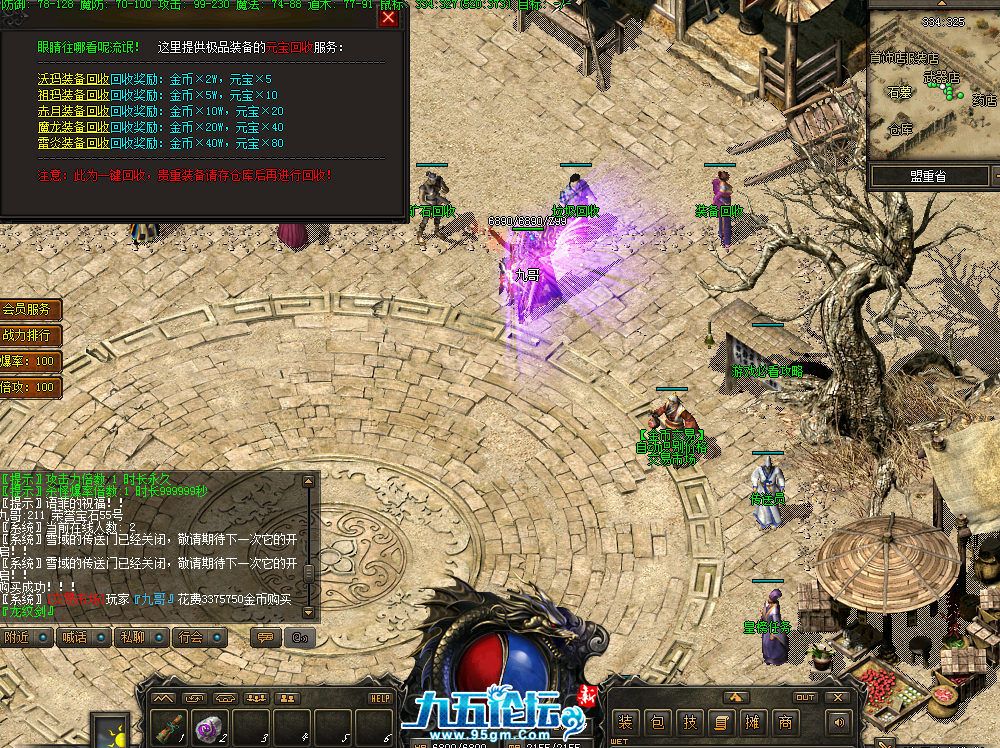Select the 赤月装备回收 link
Screen dimensions: 1000x748
[73, 111]
